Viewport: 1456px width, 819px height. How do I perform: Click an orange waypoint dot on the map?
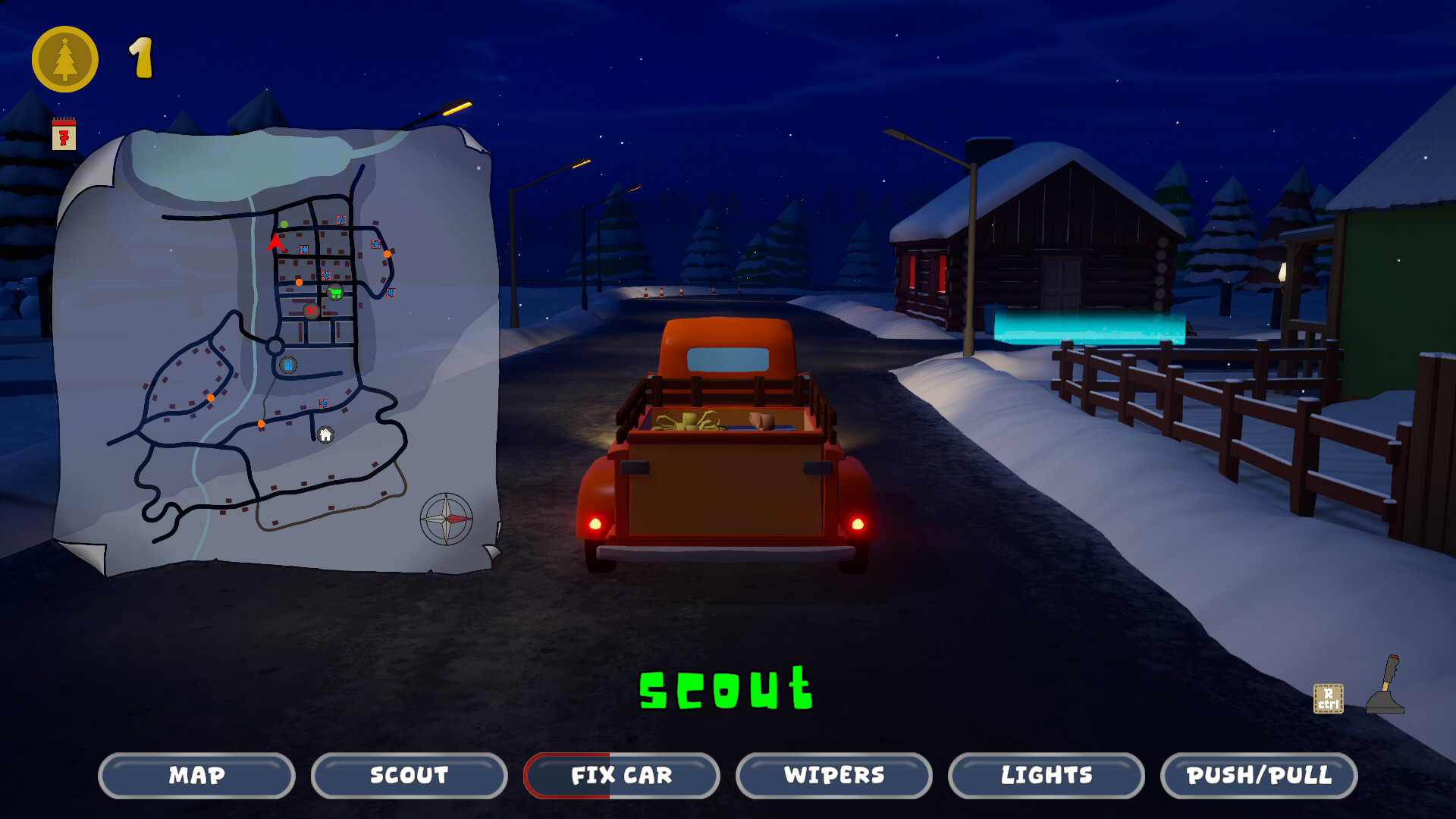pyautogui.click(x=299, y=283)
